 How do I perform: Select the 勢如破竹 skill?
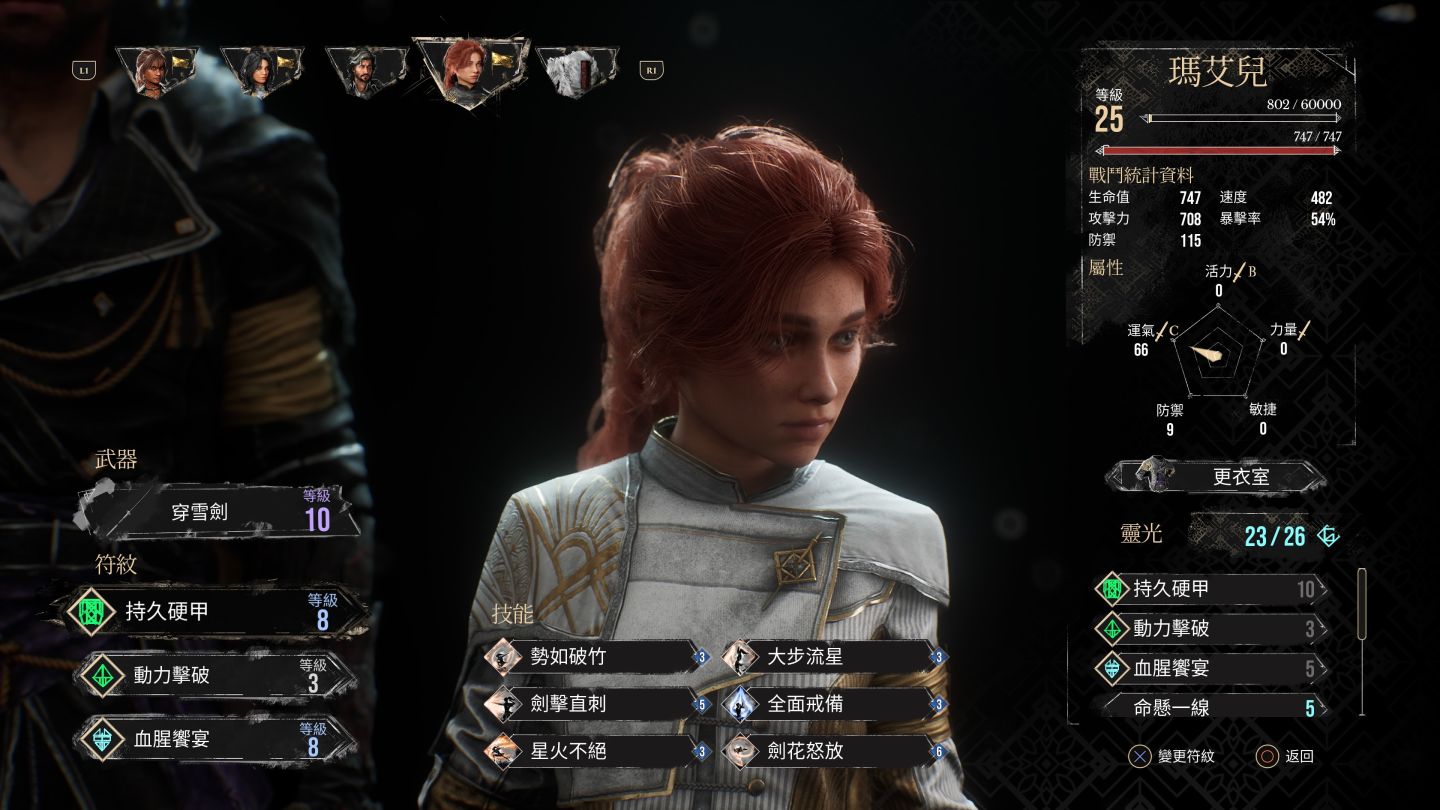(x=596, y=657)
